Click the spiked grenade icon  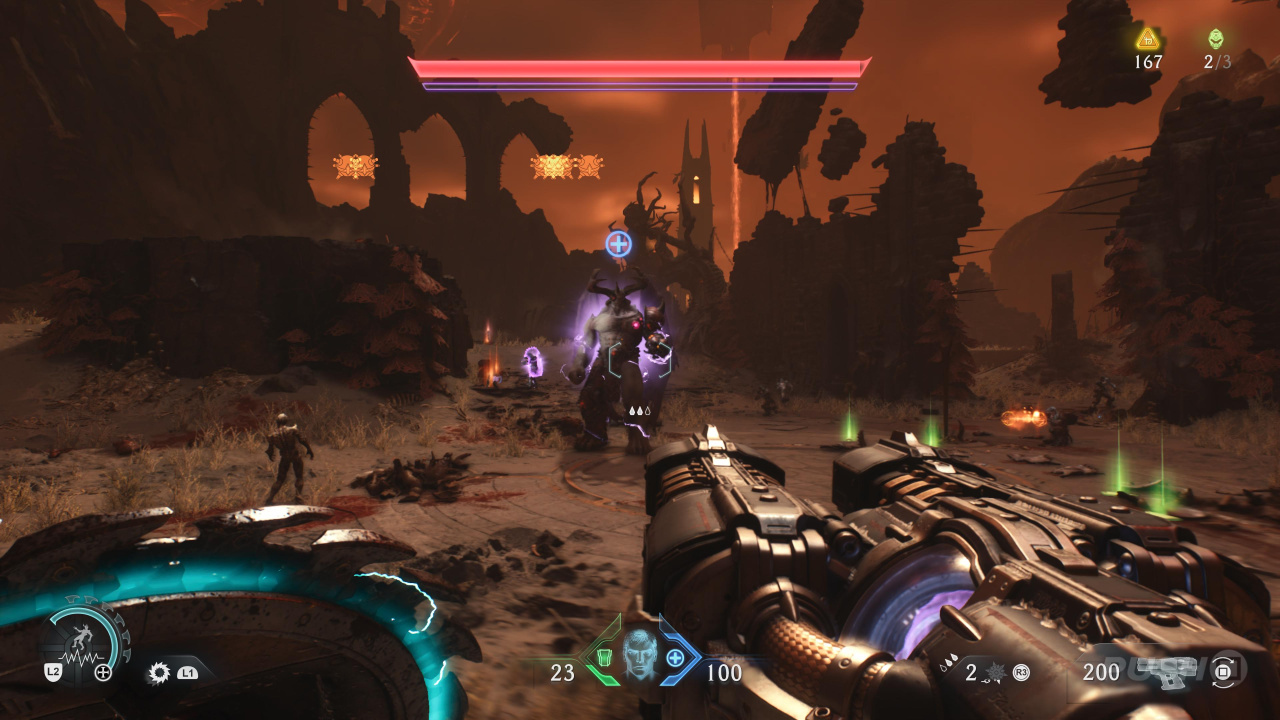pos(996,672)
